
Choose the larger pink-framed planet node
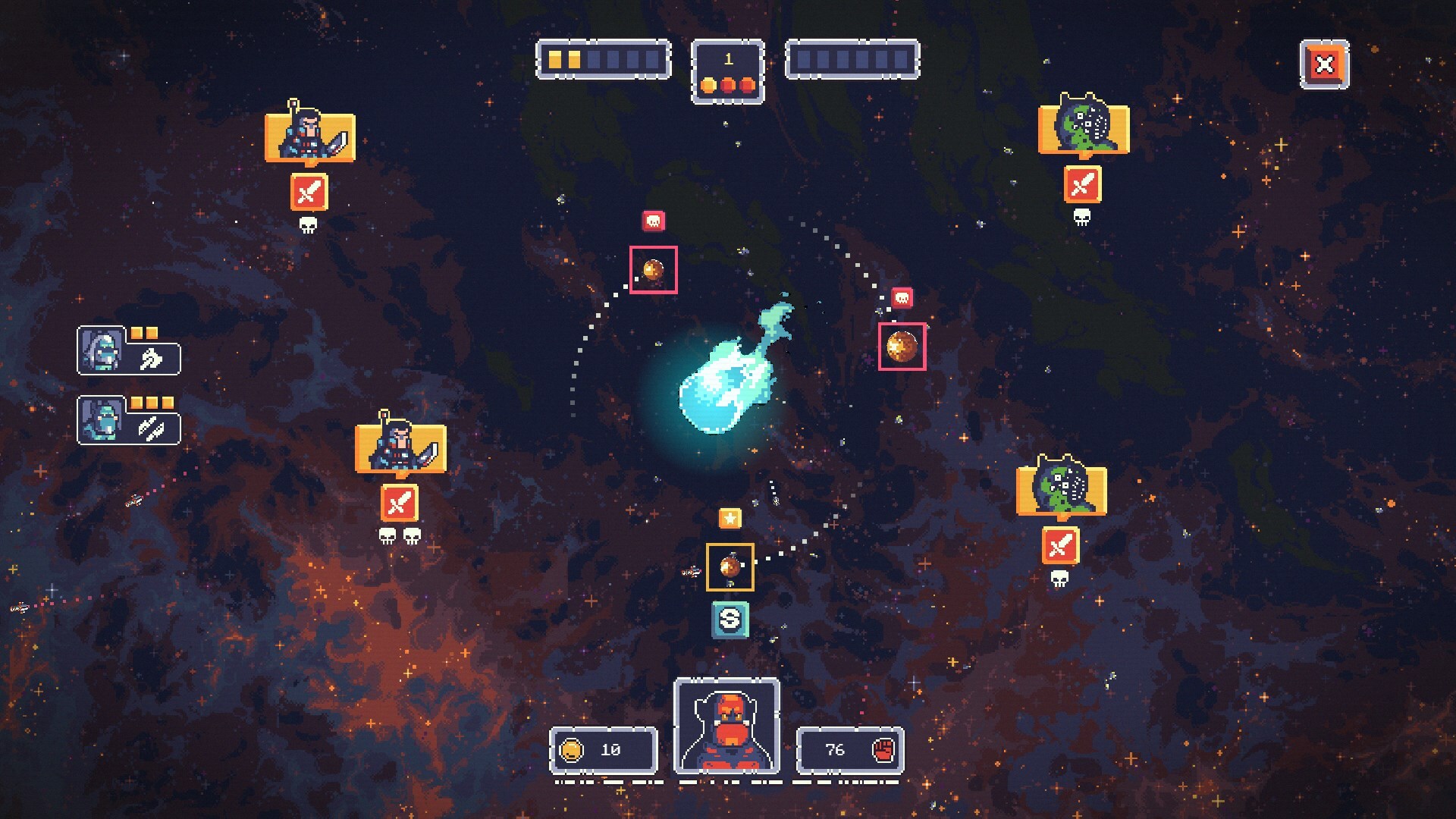tap(902, 347)
